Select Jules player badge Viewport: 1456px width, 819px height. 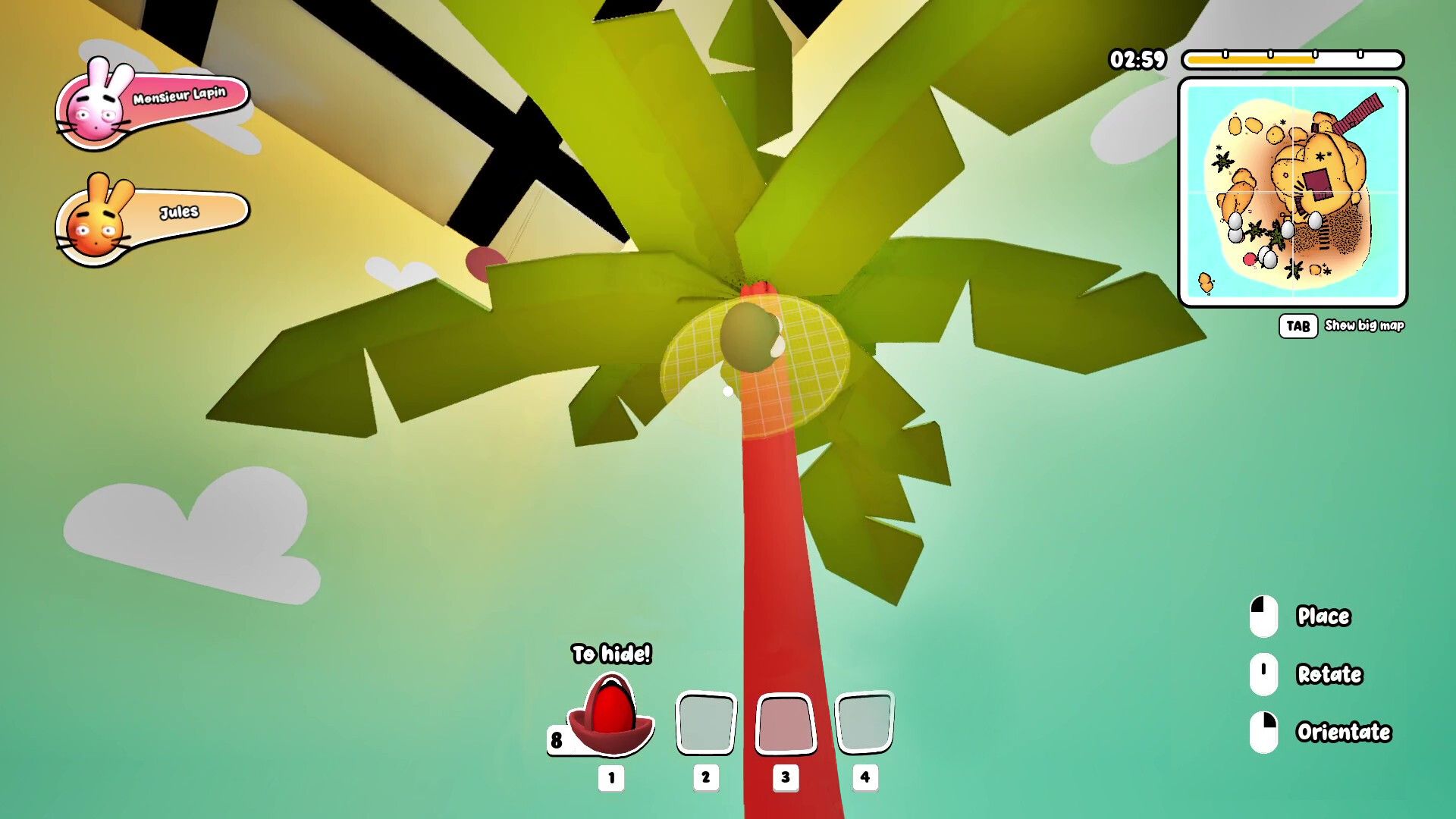click(152, 218)
